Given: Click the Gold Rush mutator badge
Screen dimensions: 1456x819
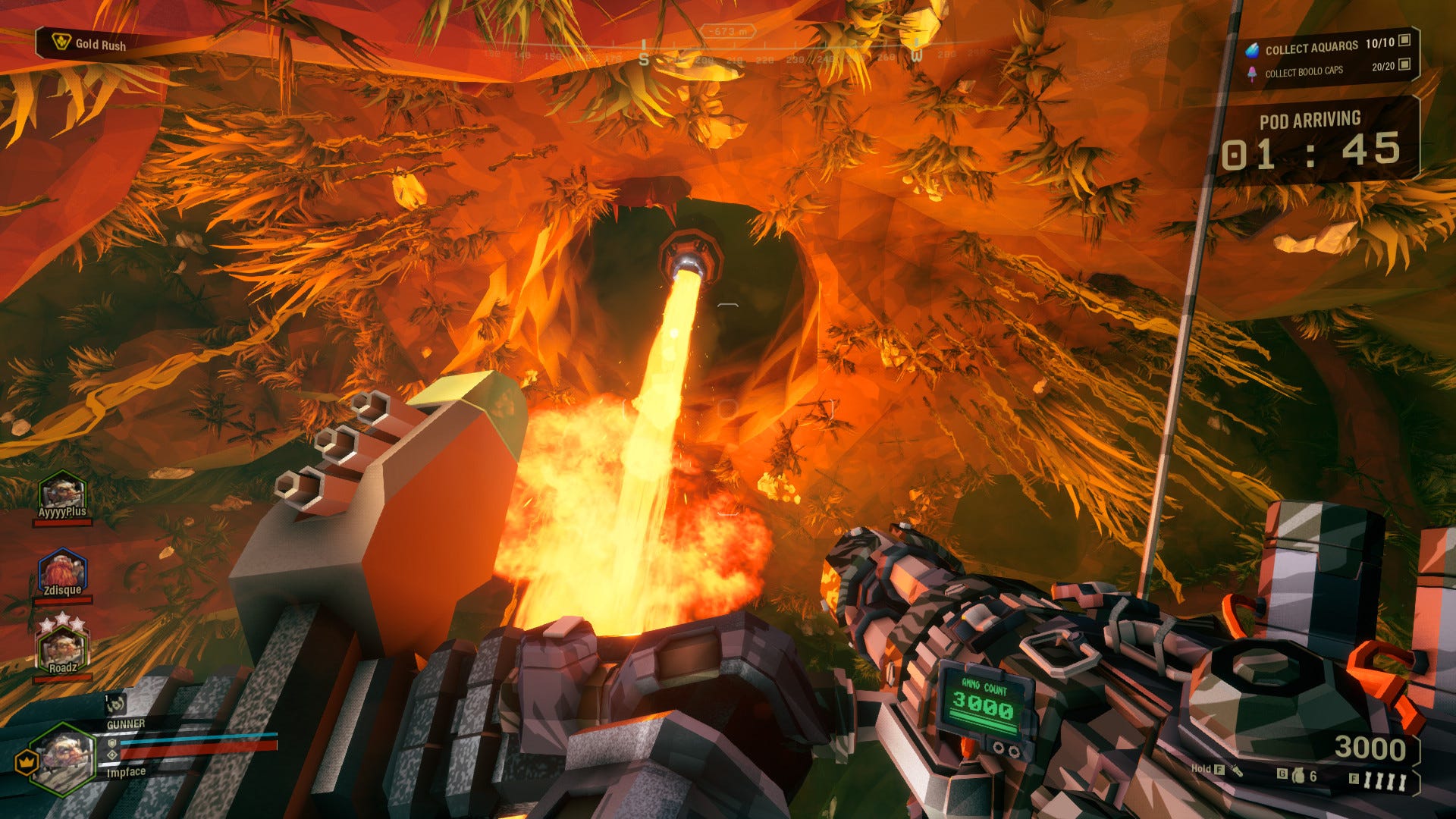Looking at the screenshot, I should tap(89, 43).
